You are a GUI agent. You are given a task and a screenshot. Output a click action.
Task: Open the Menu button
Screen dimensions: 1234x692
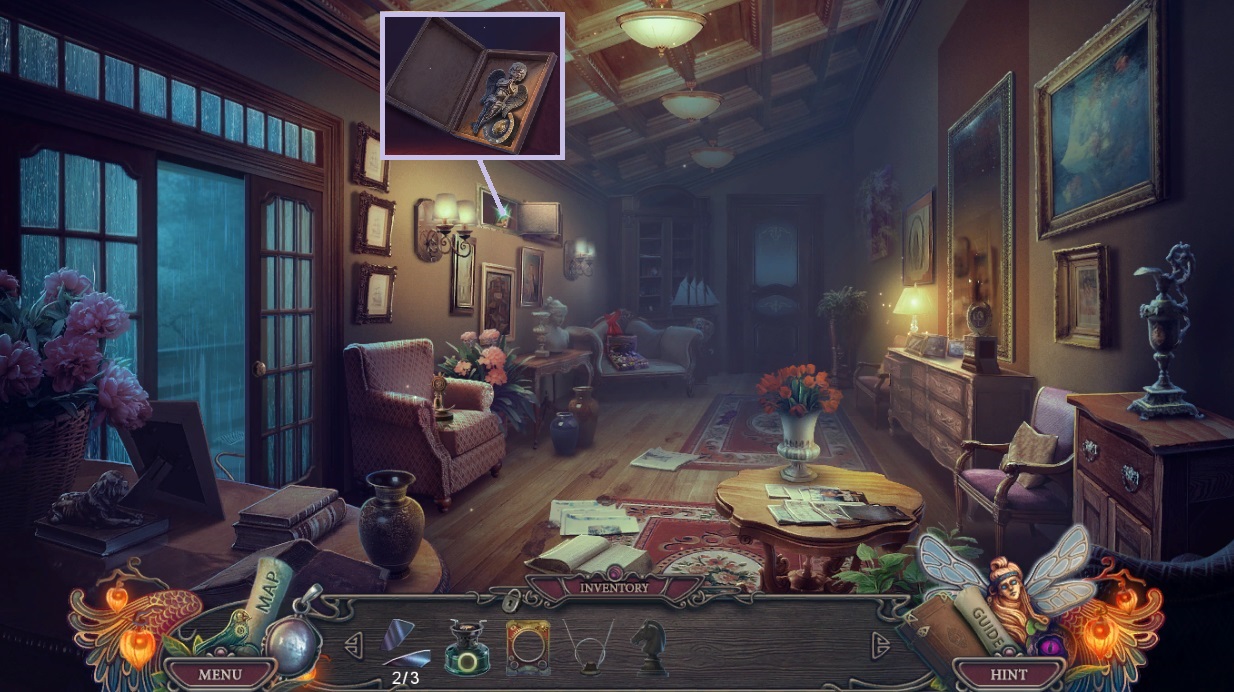(x=219, y=674)
